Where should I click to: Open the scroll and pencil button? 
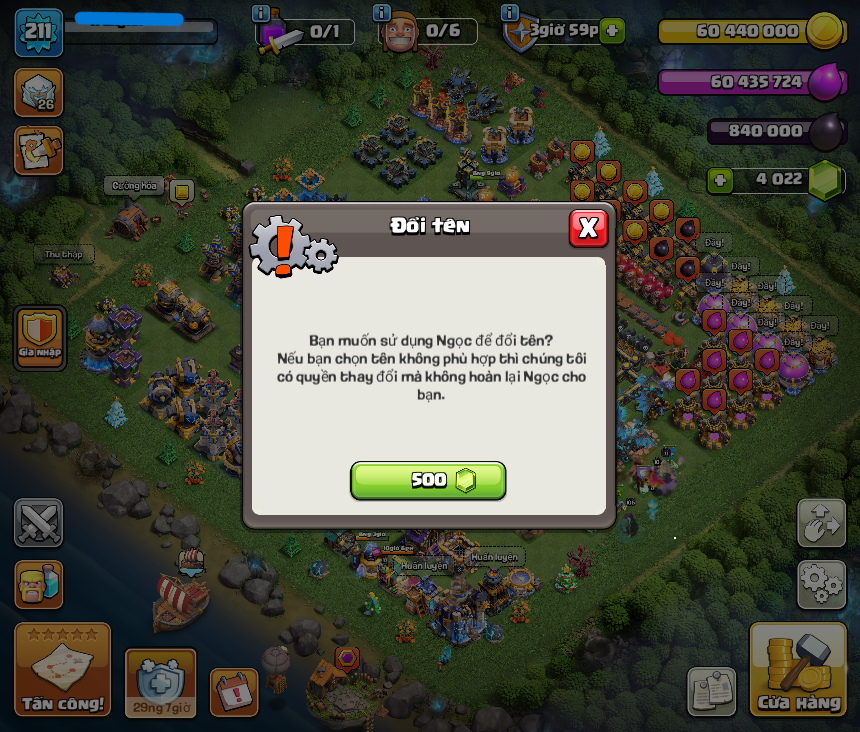click(38, 150)
